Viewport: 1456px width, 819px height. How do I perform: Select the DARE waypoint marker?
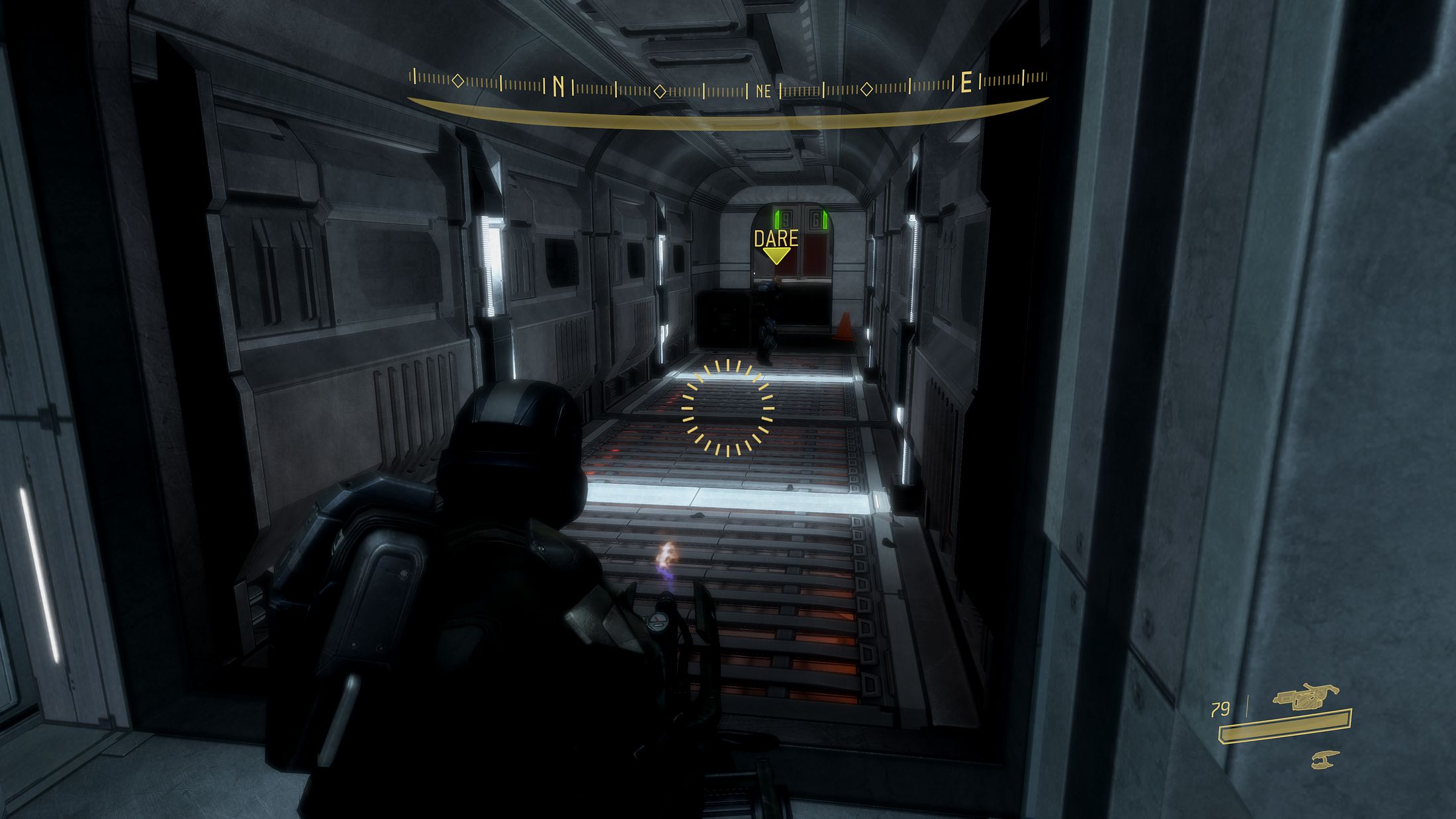[x=776, y=246]
